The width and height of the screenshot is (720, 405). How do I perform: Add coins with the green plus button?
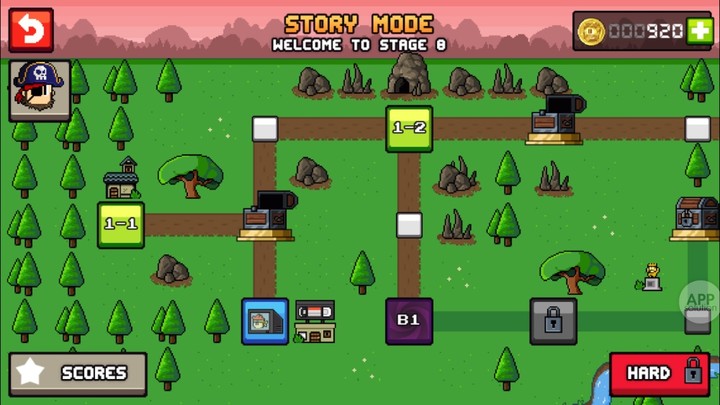pyautogui.click(x=700, y=31)
